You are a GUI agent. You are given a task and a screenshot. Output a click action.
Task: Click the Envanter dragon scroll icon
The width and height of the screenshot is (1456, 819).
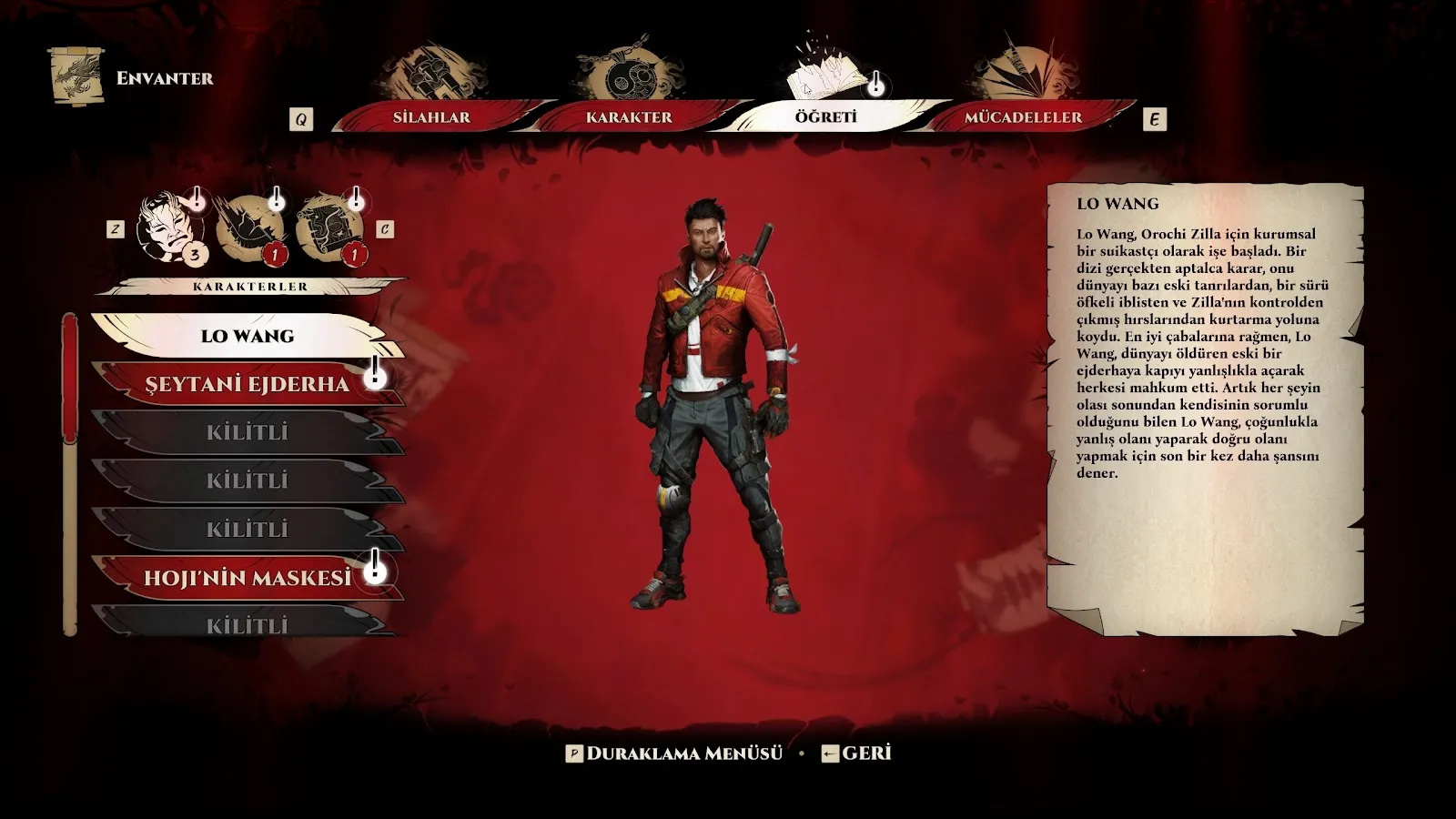click(x=76, y=77)
